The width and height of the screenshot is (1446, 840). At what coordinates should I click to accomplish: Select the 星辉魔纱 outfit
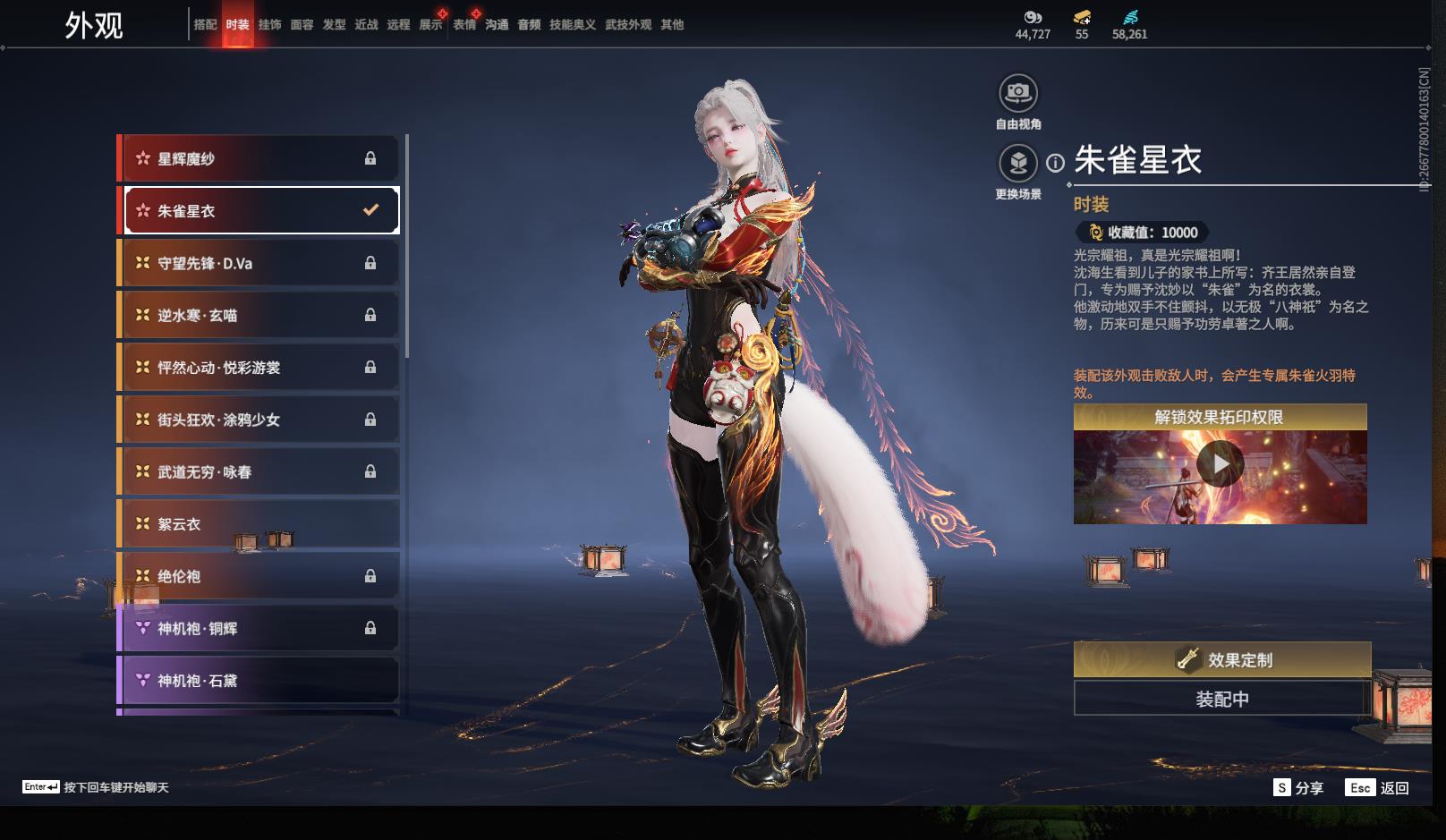click(x=259, y=158)
